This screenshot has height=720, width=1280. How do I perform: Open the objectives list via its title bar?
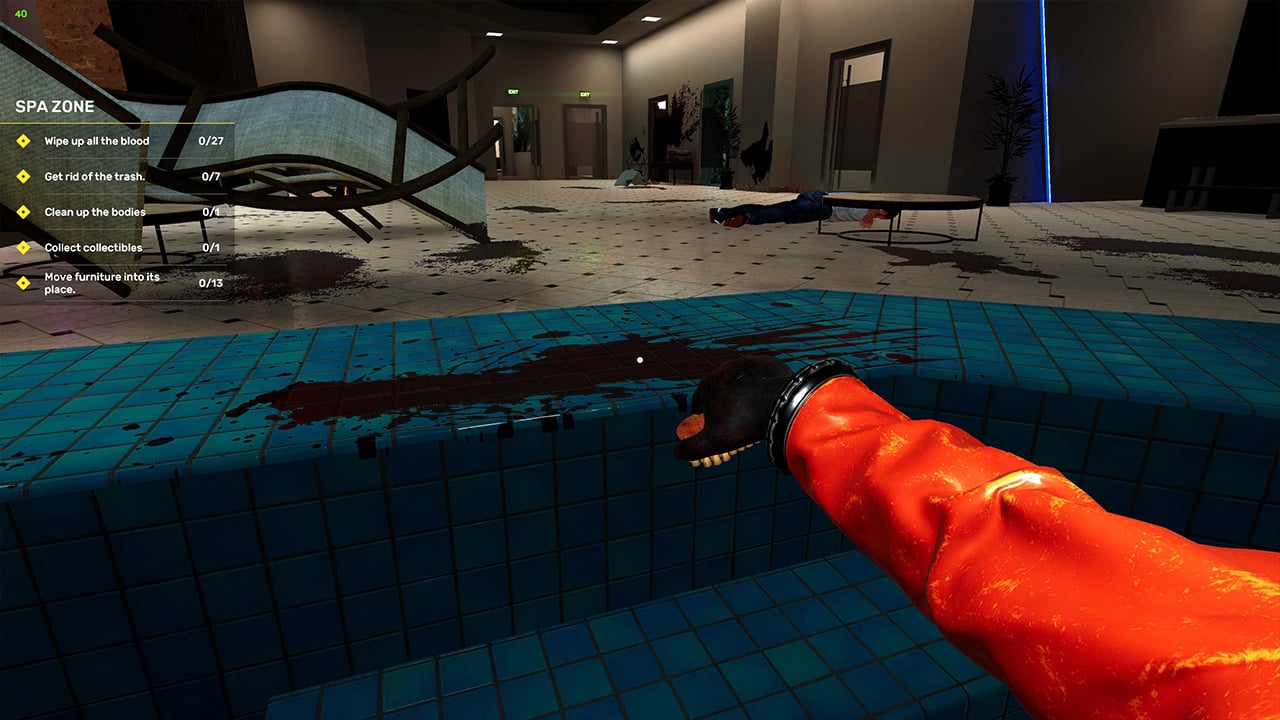coord(53,106)
